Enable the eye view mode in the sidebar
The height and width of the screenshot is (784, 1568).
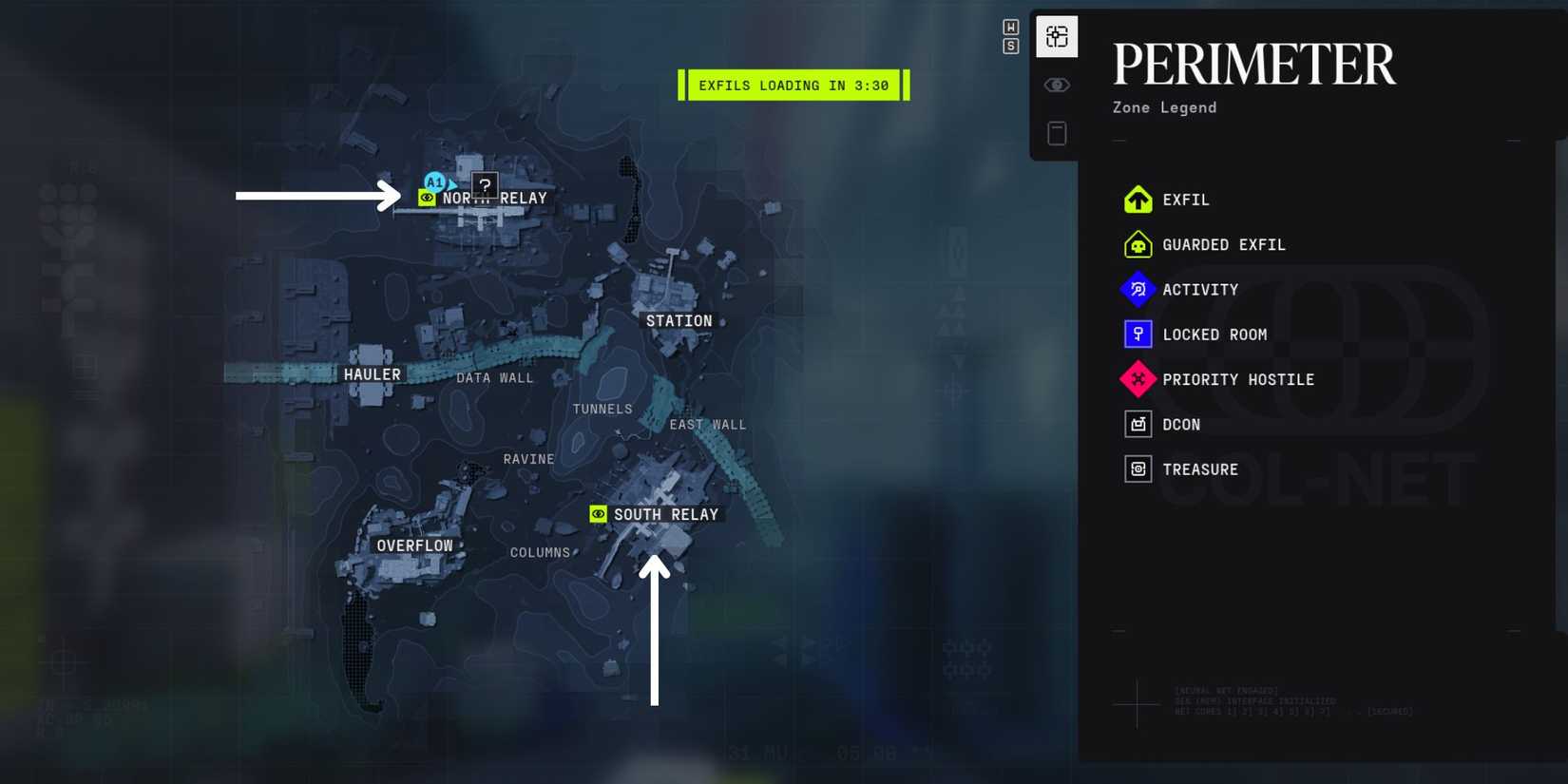tap(1057, 84)
